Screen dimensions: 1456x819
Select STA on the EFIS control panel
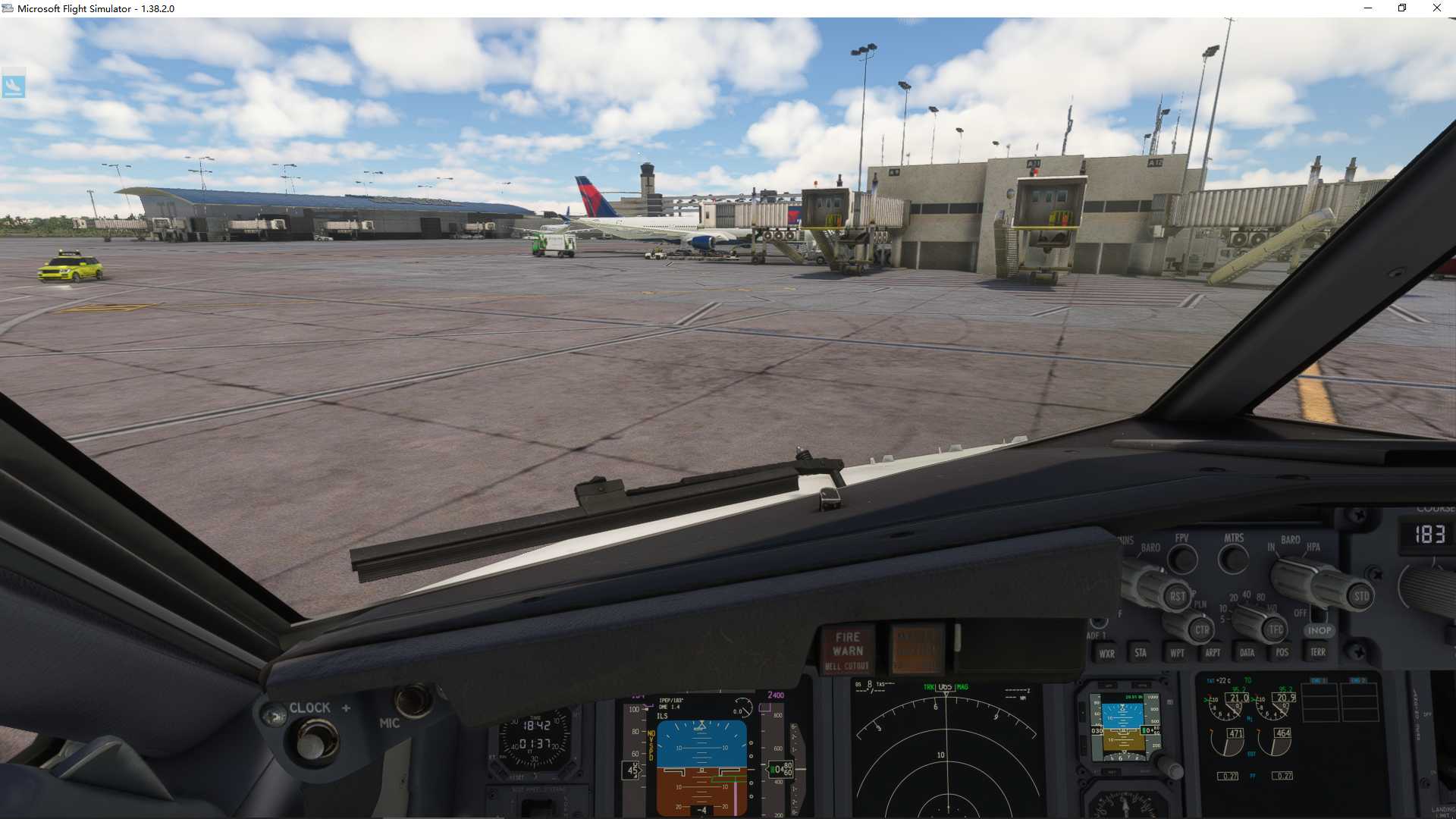tap(1141, 652)
